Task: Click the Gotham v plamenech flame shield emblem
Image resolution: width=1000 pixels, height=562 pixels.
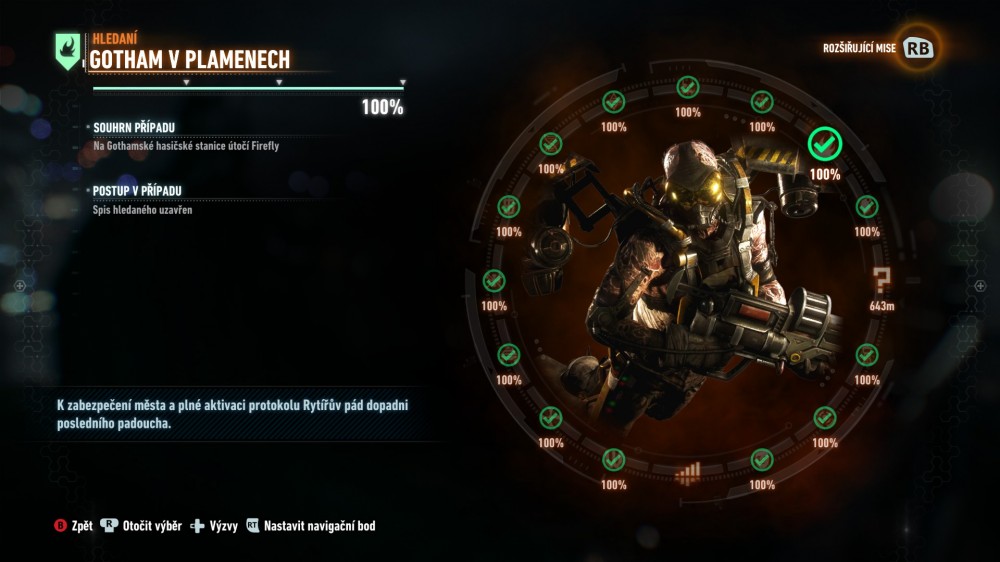Action: click(x=68, y=50)
